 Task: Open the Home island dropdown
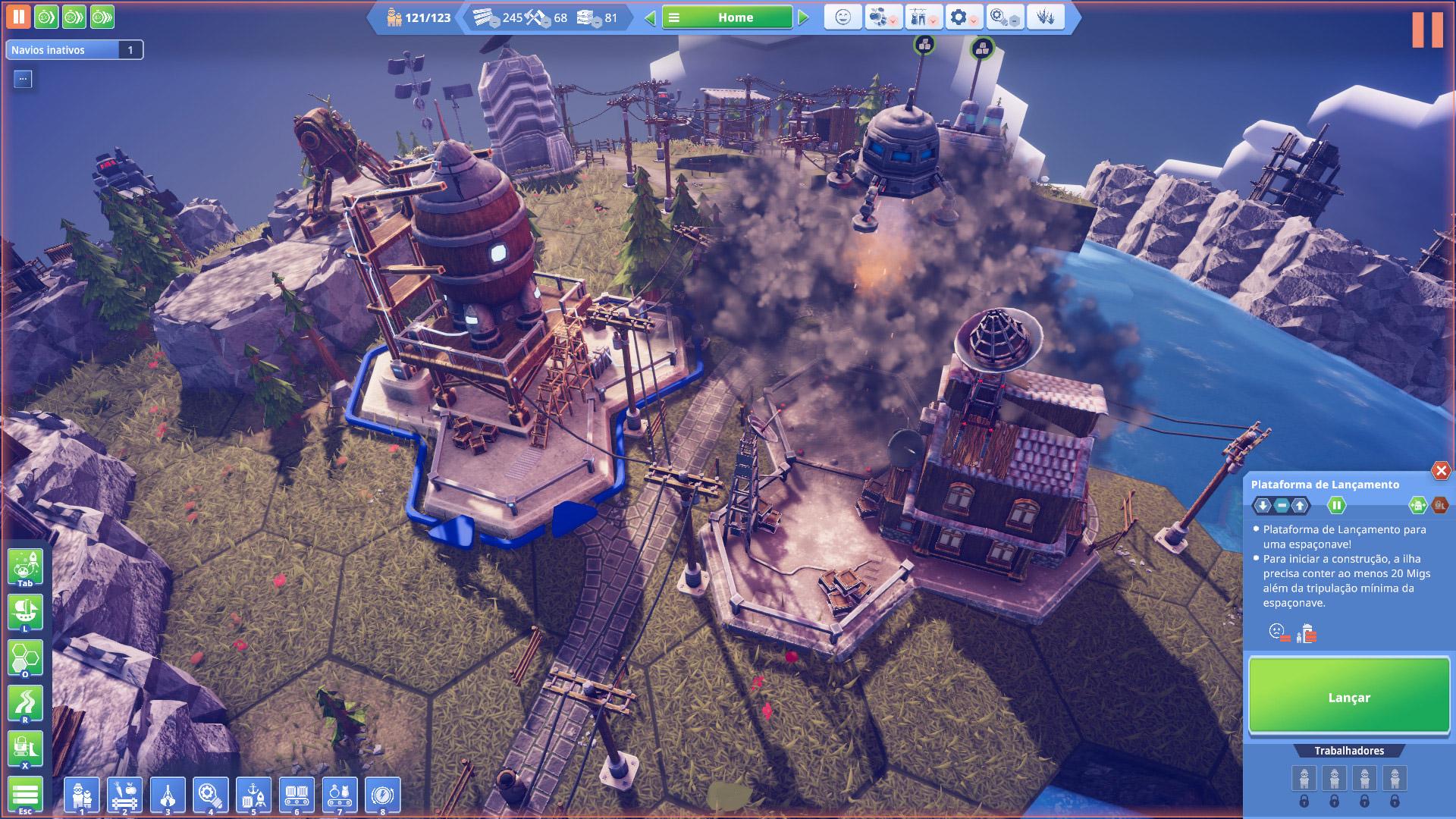point(726,17)
